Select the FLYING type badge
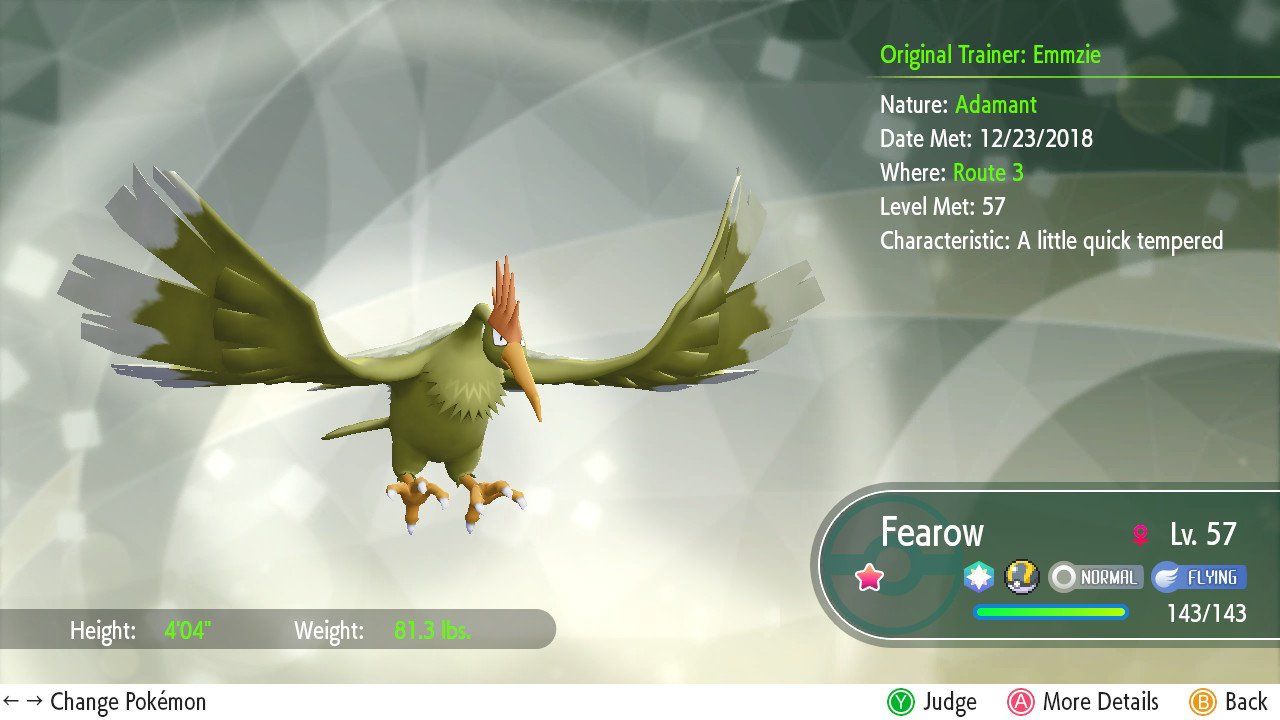The height and width of the screenshot is (720, 1280). [x=1199, y=577]
